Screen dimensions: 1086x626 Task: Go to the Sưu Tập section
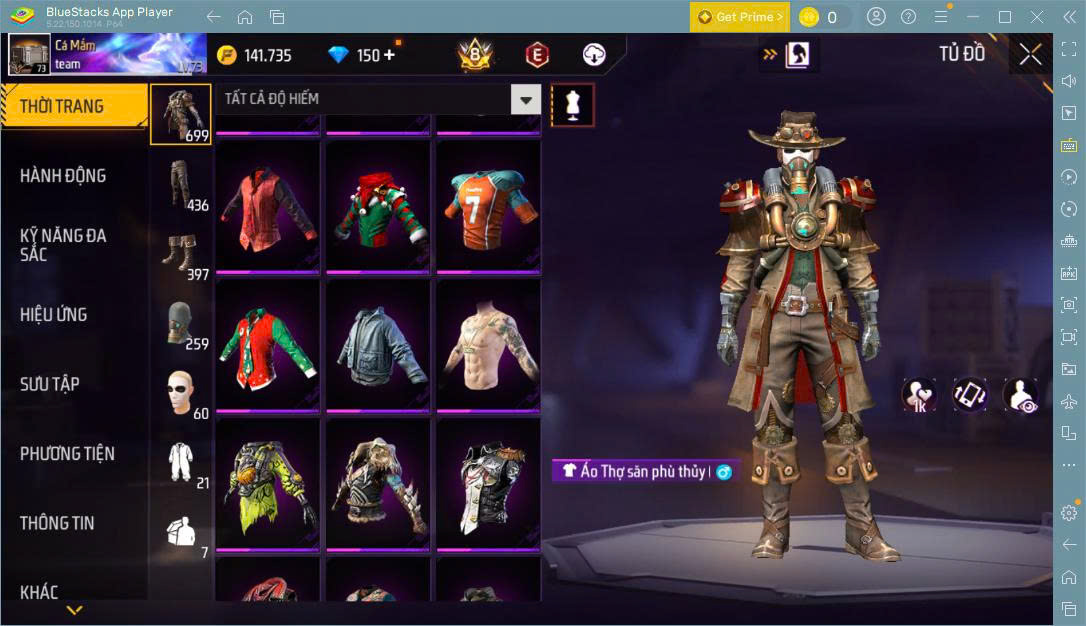click(x=50, y=384)
